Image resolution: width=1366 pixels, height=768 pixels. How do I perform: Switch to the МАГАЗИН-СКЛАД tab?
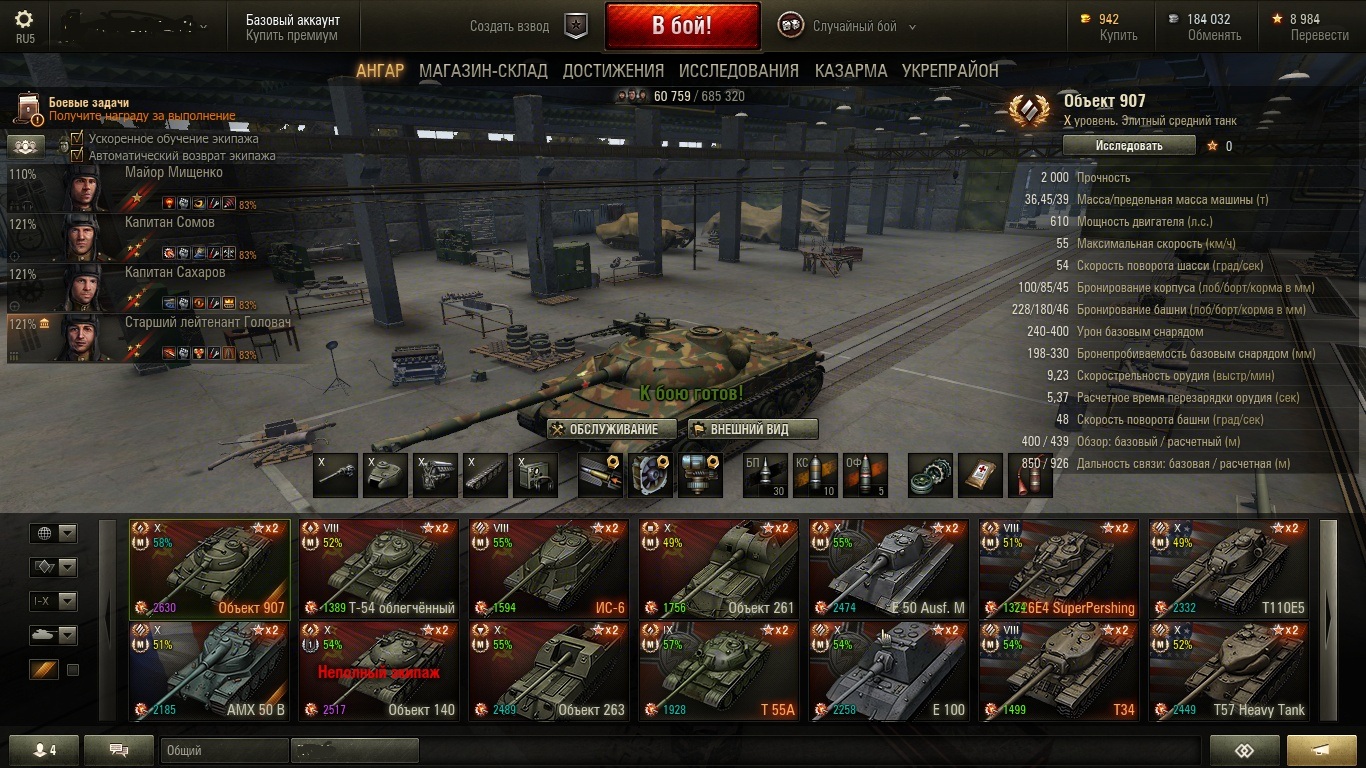tap(483, 71)
